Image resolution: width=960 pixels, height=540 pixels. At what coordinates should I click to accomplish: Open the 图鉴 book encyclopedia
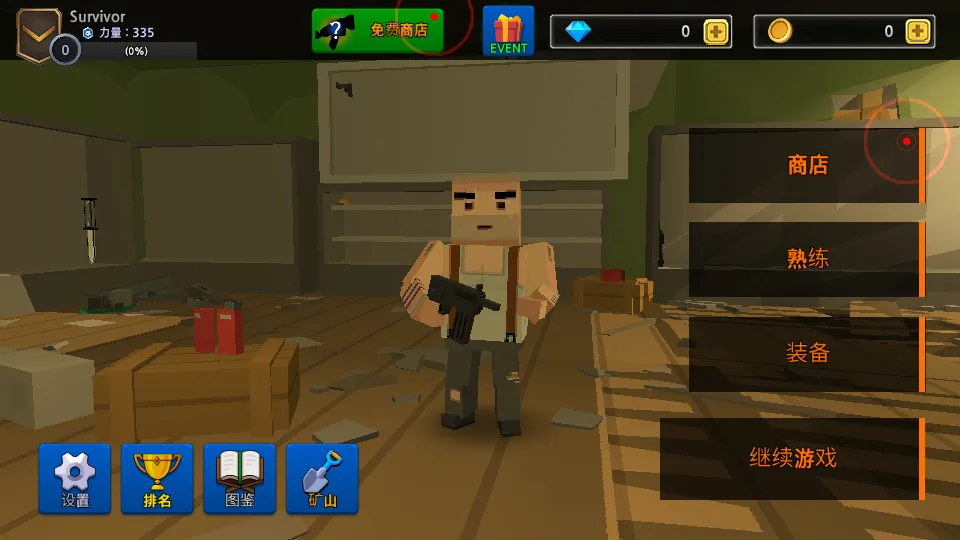pos(239,479)
